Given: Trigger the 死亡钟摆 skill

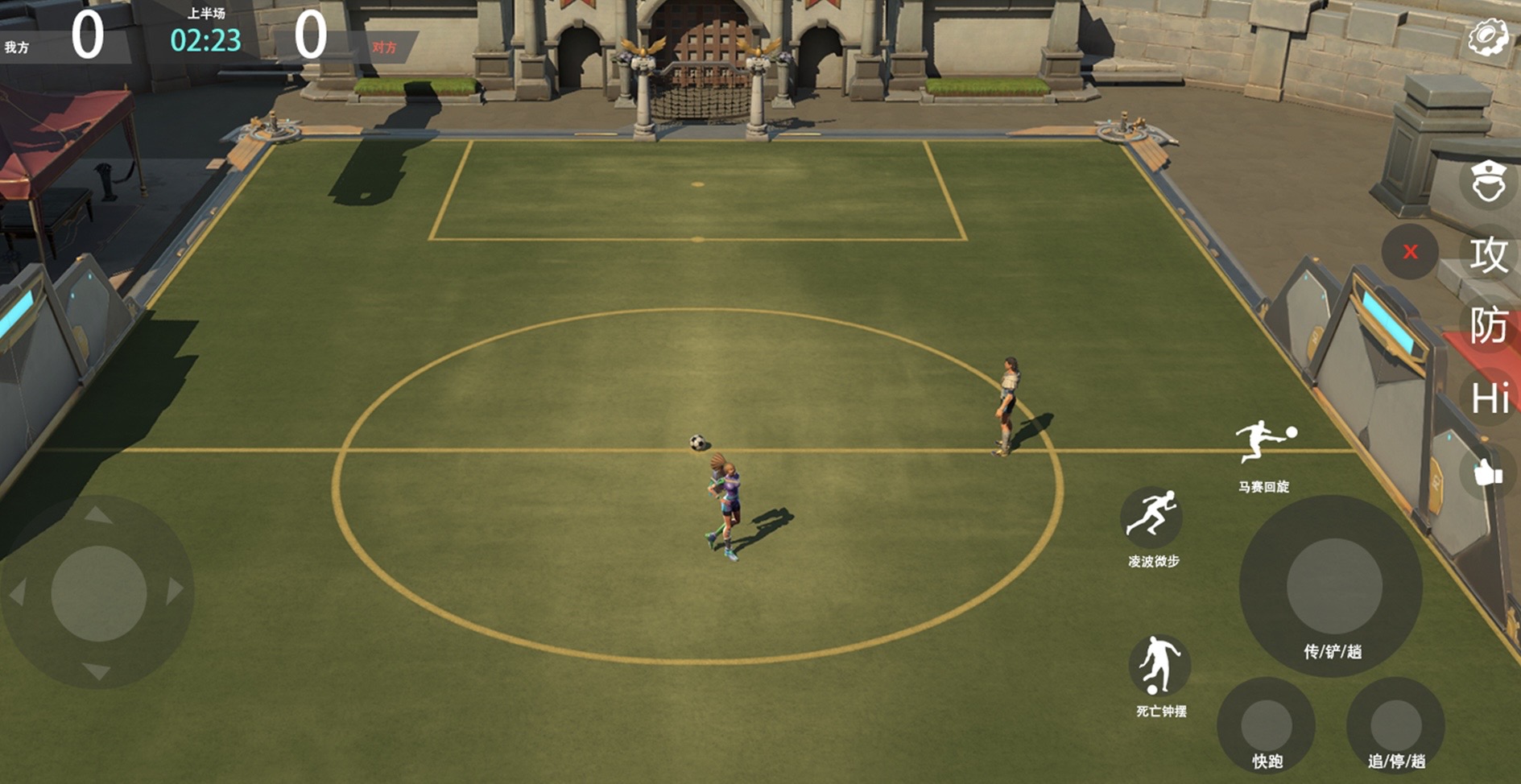Looking at the screenshot, I should 1159,666.
